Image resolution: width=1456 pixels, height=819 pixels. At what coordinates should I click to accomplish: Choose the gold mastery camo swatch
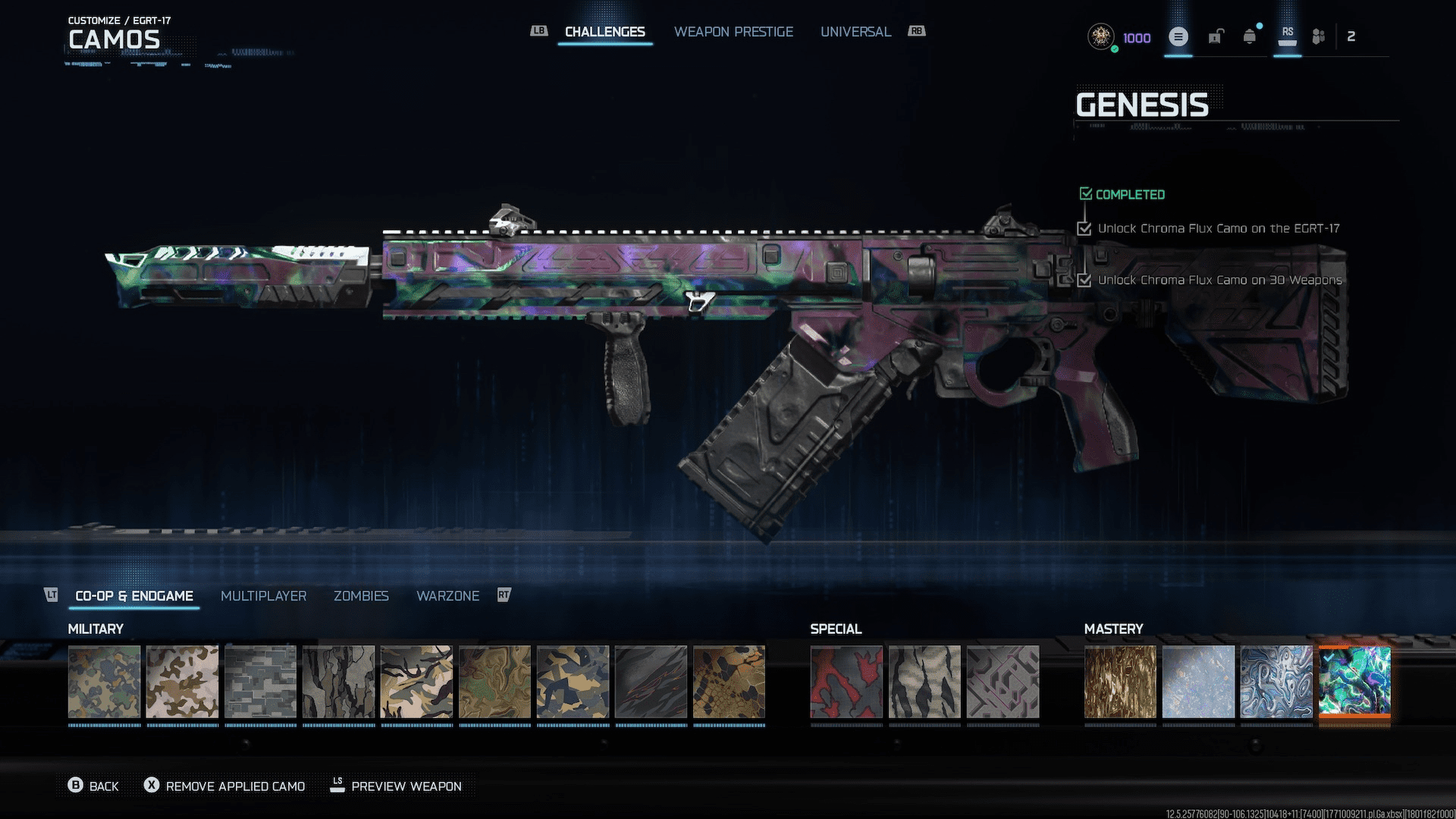pos(1120,682)
